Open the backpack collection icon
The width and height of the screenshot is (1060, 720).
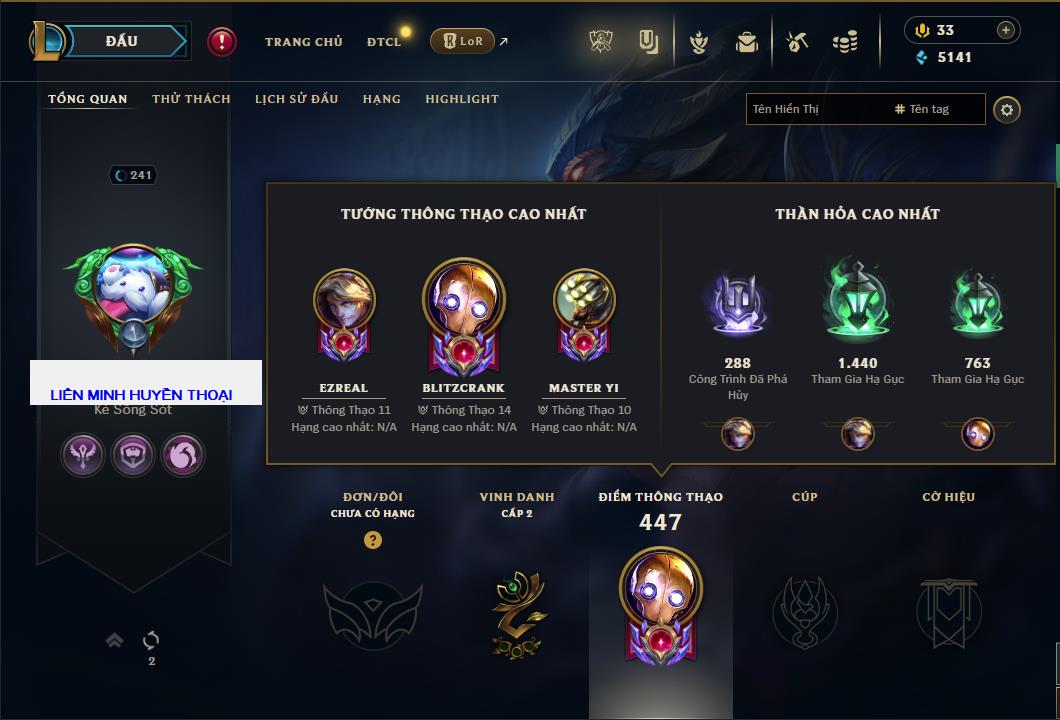tap(747, 42)
